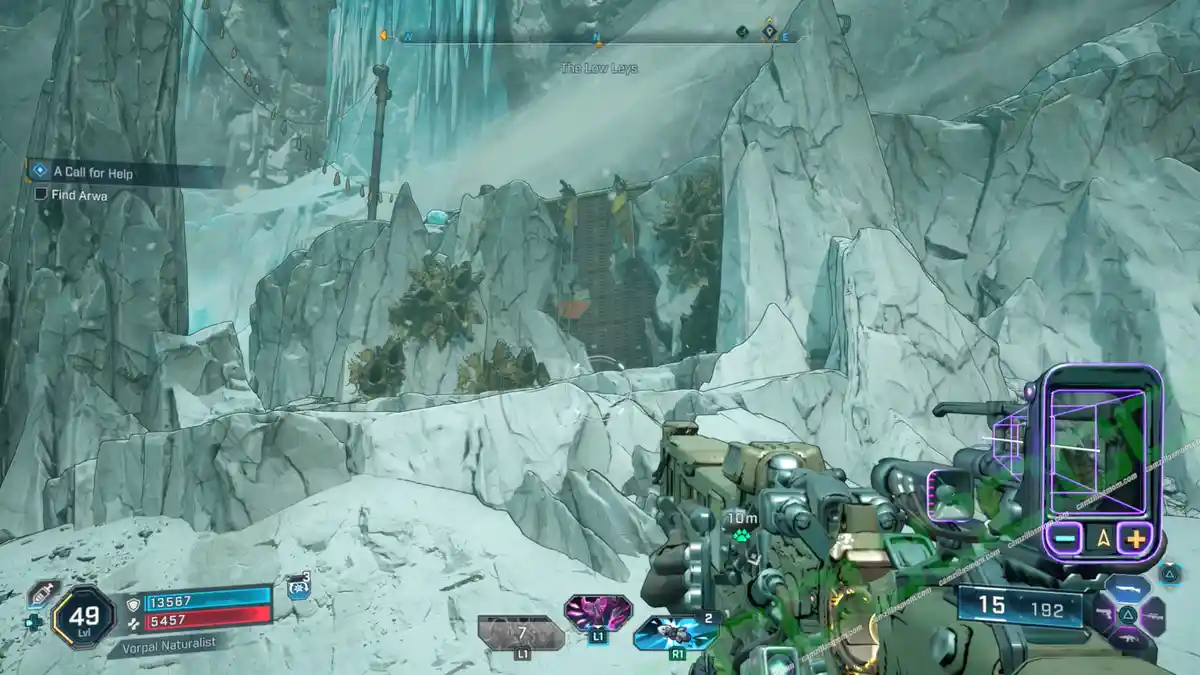This screenshot has height=675, width=1200.
Task: Click the gun screen plus button
Action: 1134,539
